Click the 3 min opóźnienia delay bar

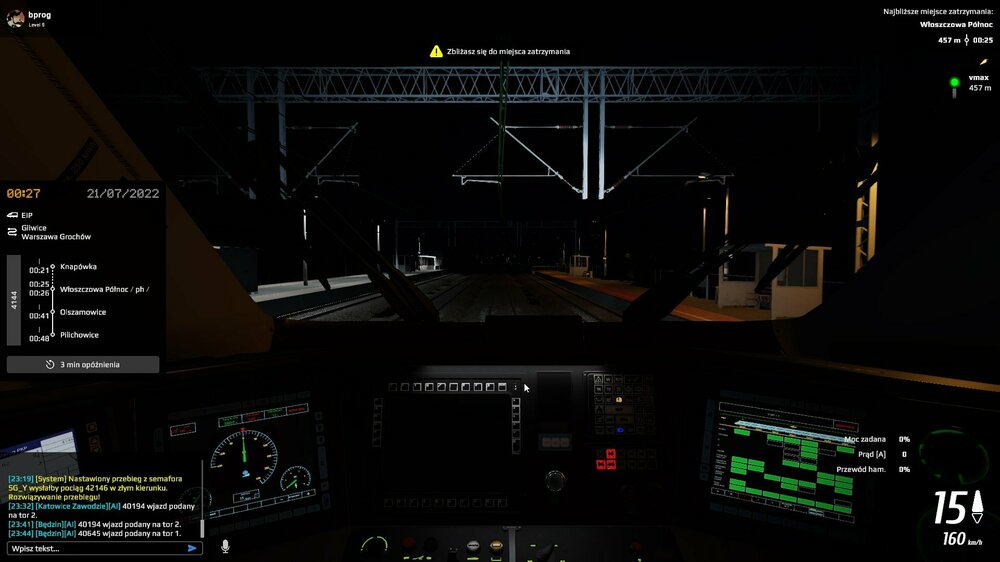[83, 365]
